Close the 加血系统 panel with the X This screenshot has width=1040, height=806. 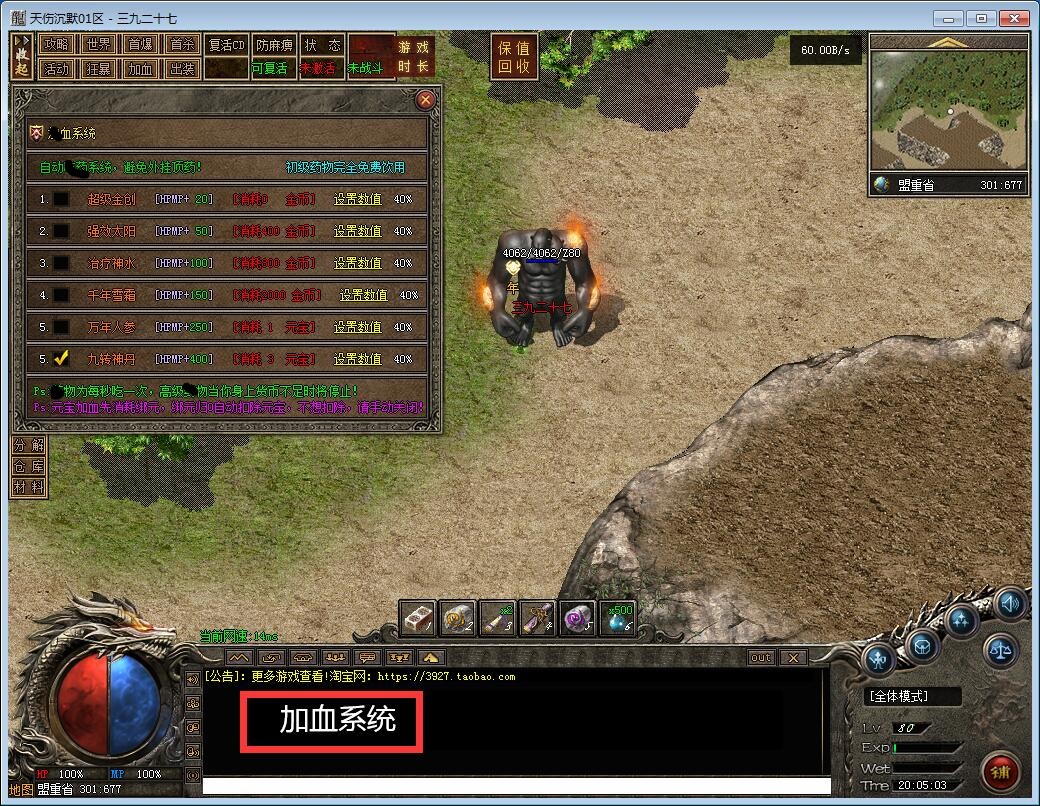pyautogui.click(x=425, y=100)
